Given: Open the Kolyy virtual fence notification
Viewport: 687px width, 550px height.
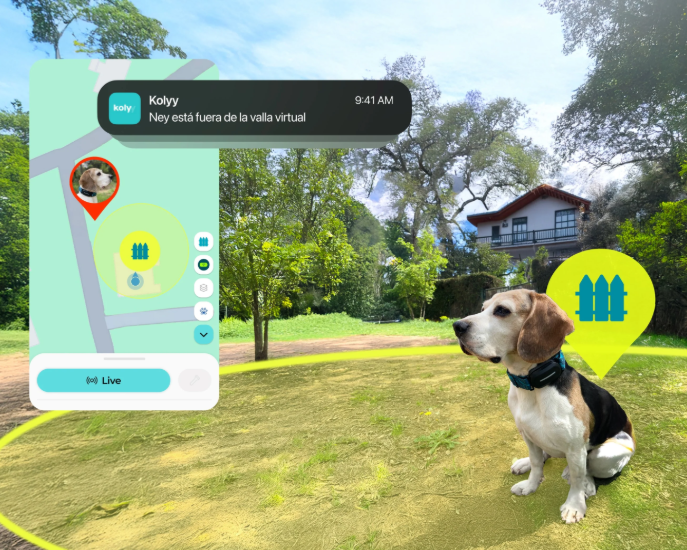Looking at the screenshot, I should [x=254, y=108].
